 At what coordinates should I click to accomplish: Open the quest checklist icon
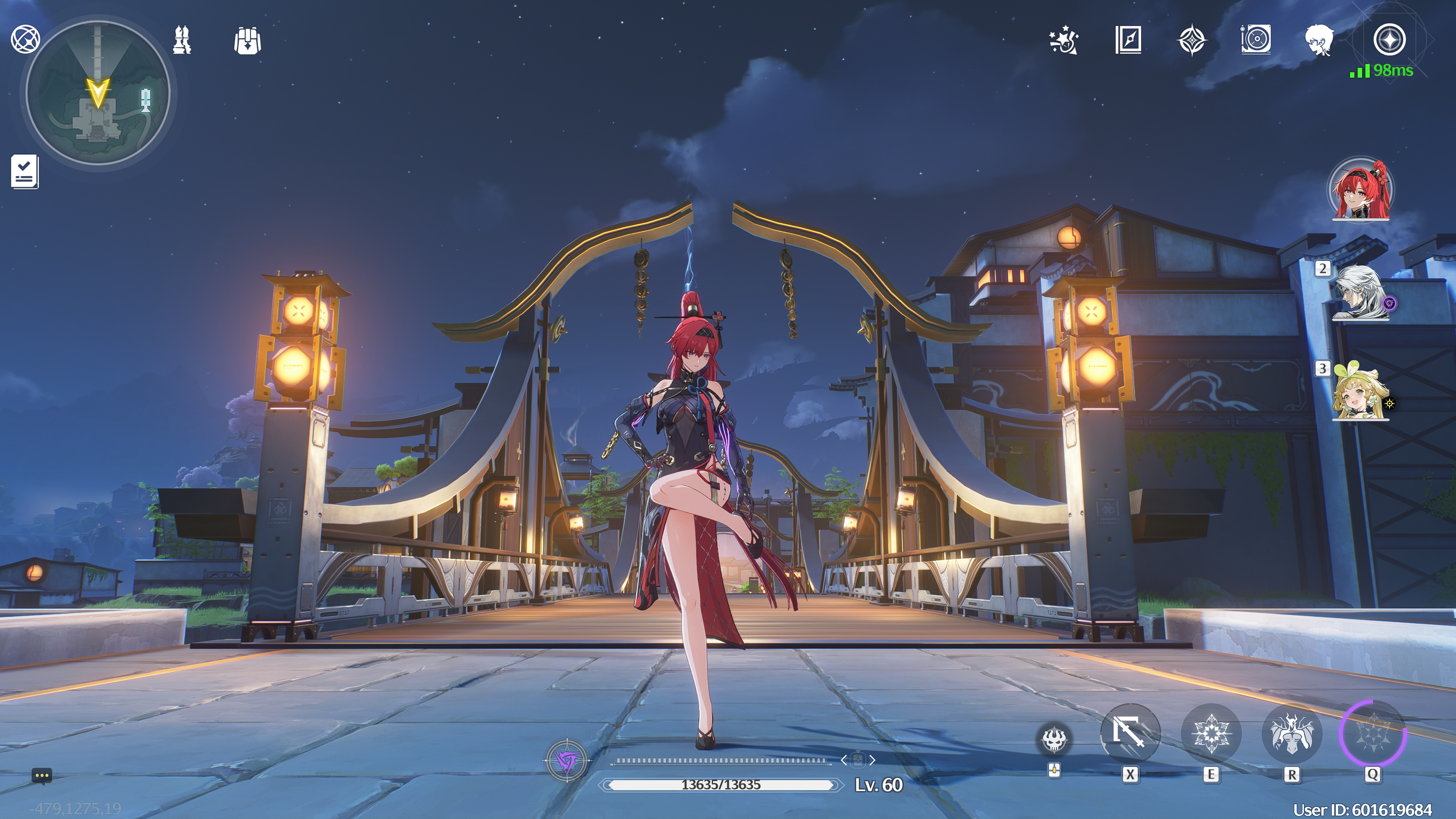[x=25, y=172]
